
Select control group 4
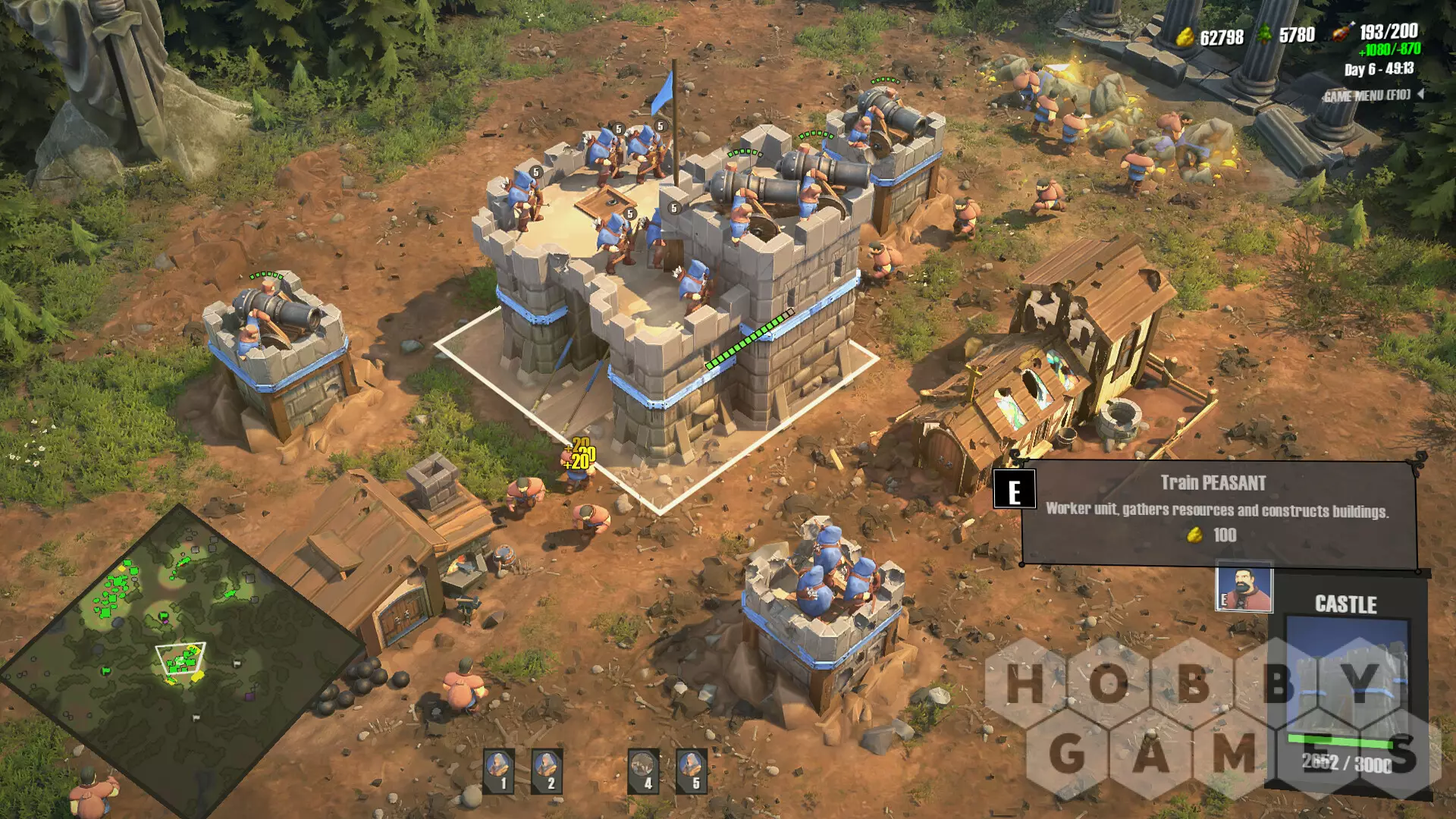[644, 770]
